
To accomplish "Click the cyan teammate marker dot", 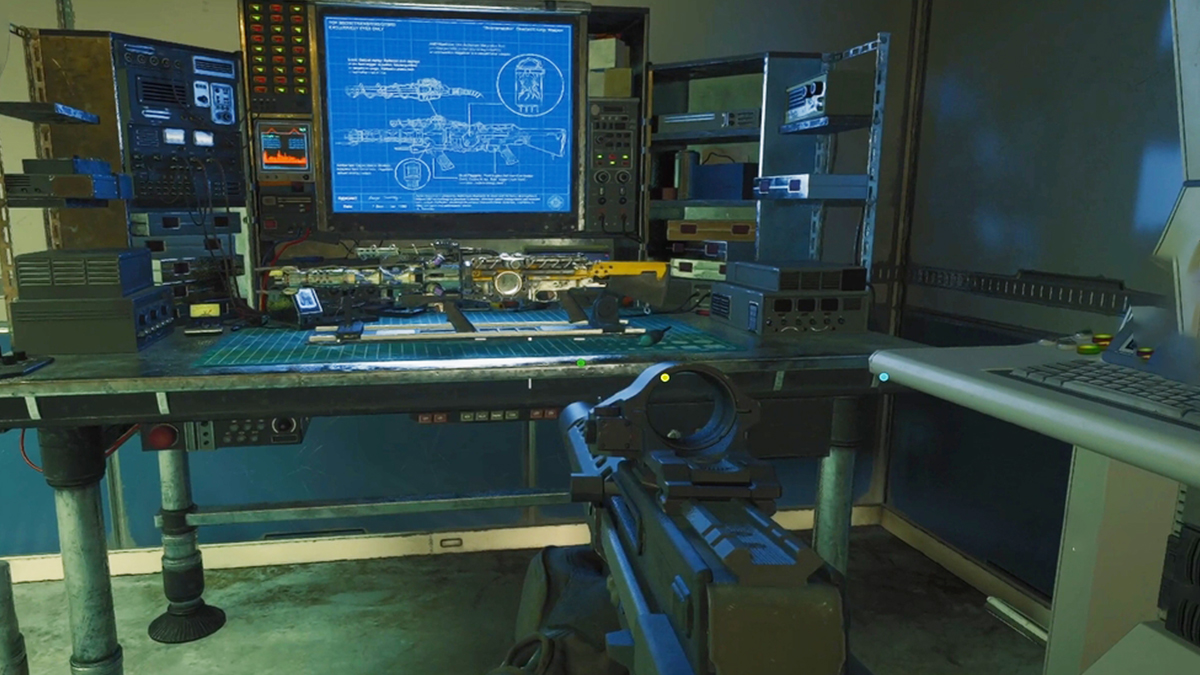I will click(883, 377).
